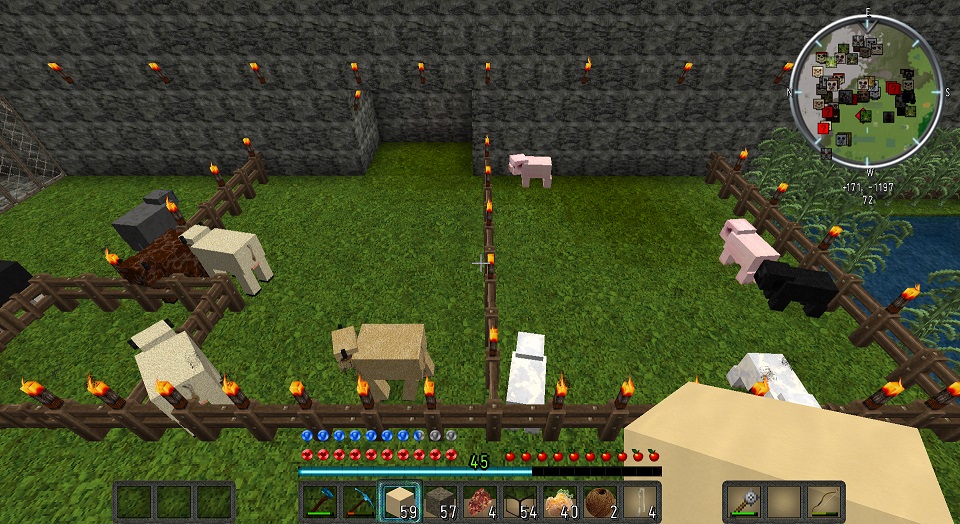Select the blue axe hotbar slot
Viewport: 960px width, 524px height.
click(322, 501)
